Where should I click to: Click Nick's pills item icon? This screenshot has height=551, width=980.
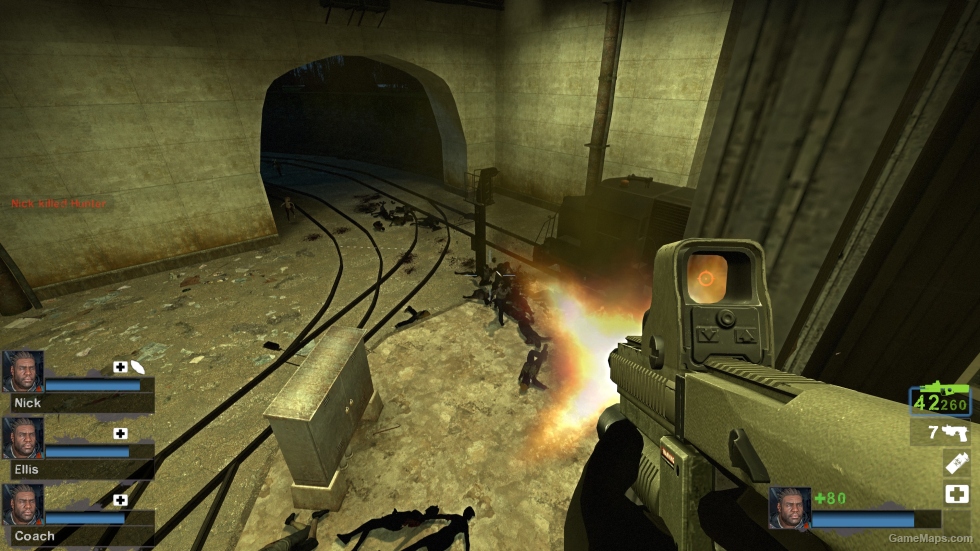(138, 367)
